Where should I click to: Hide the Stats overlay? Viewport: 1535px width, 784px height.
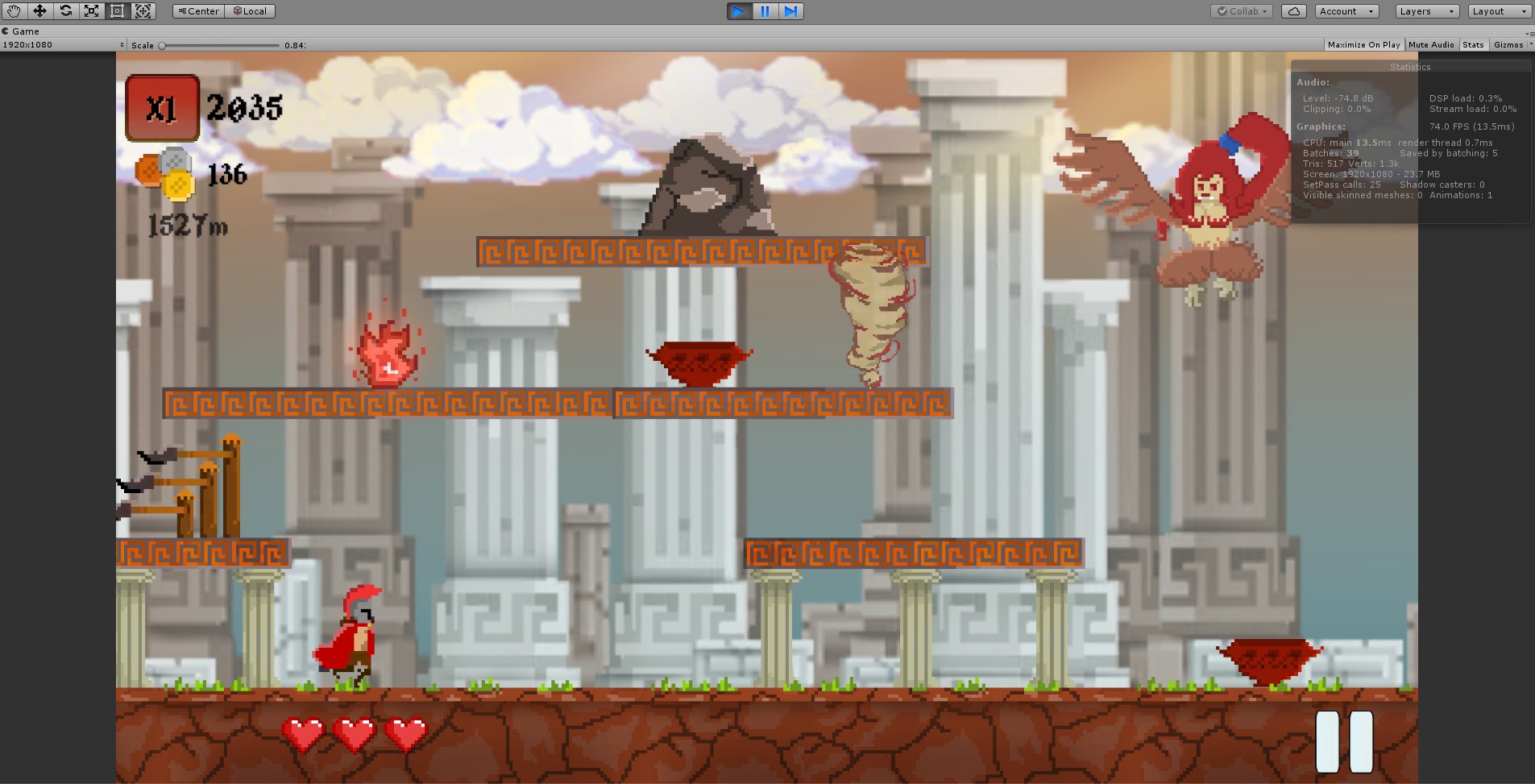click(1473, 44)
